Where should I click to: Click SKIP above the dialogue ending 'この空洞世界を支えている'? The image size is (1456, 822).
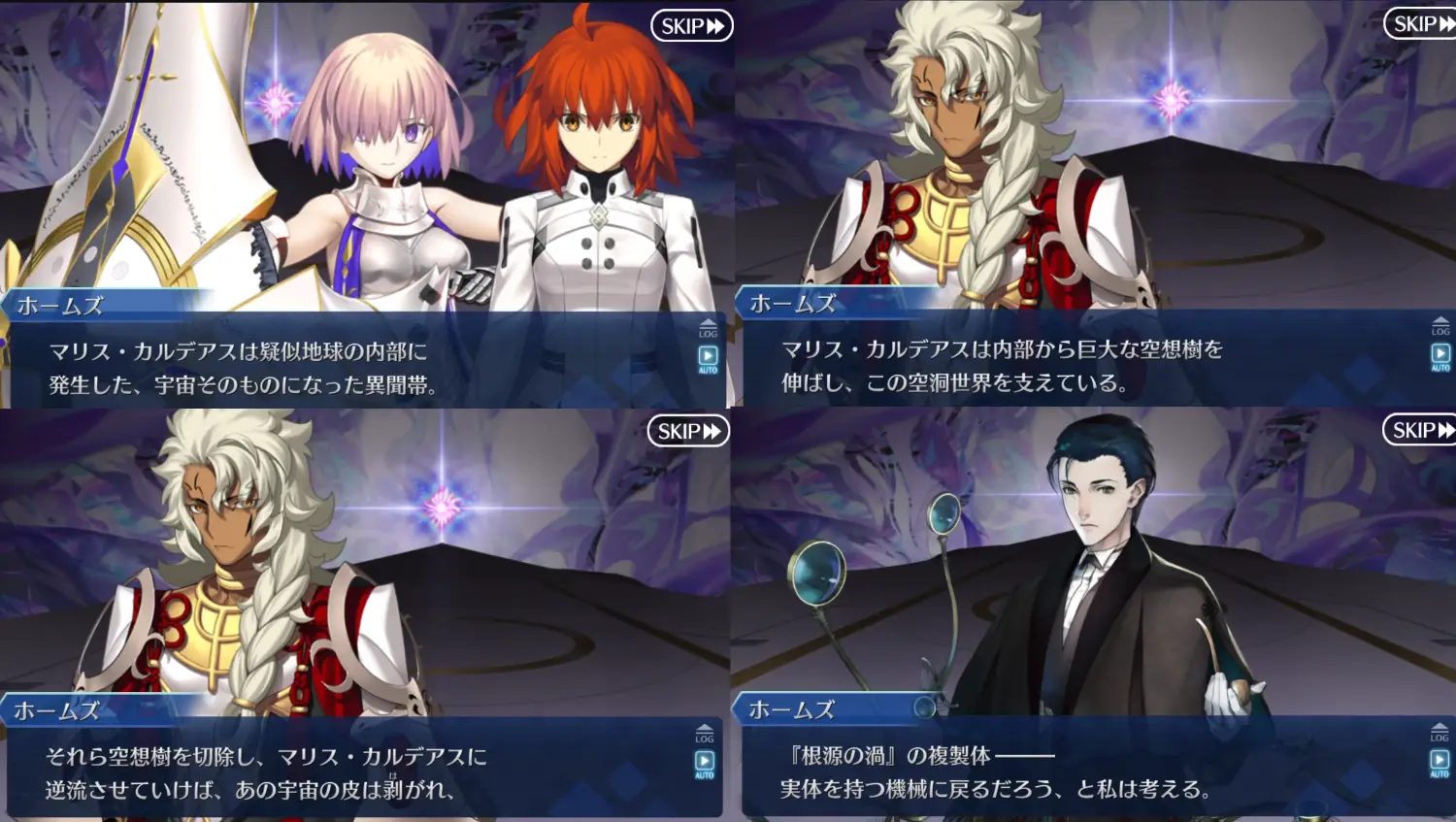pos(1422,24)
